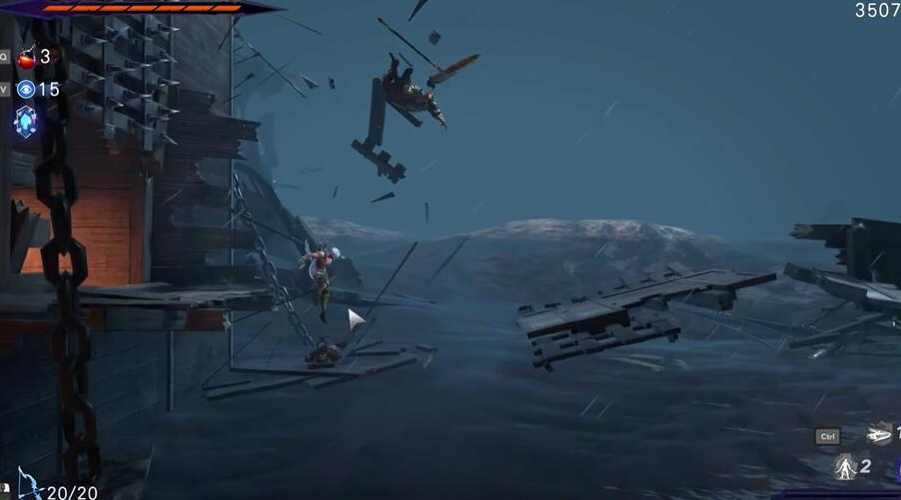Trigger the dash slide ability icon
901x500 pixels.
click(x=879, y=434)
